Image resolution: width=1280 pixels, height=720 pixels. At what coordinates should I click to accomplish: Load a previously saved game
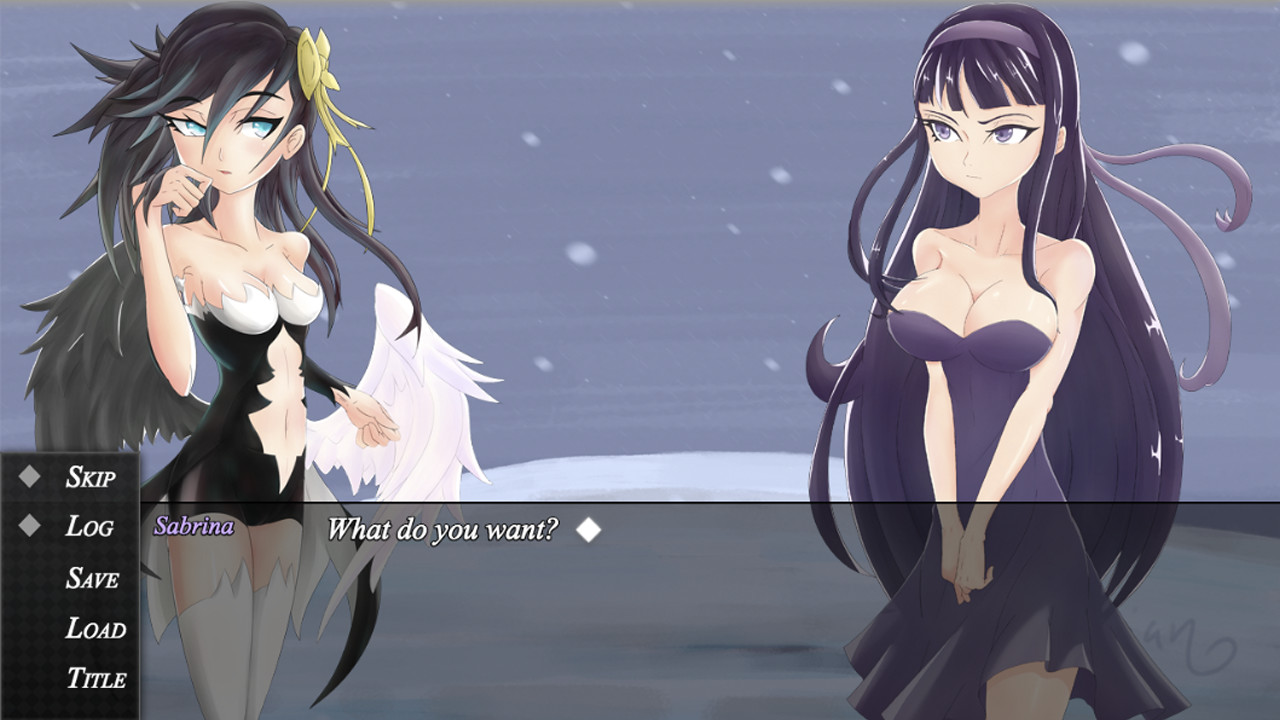pyautogui.click(x=95, y=630)
